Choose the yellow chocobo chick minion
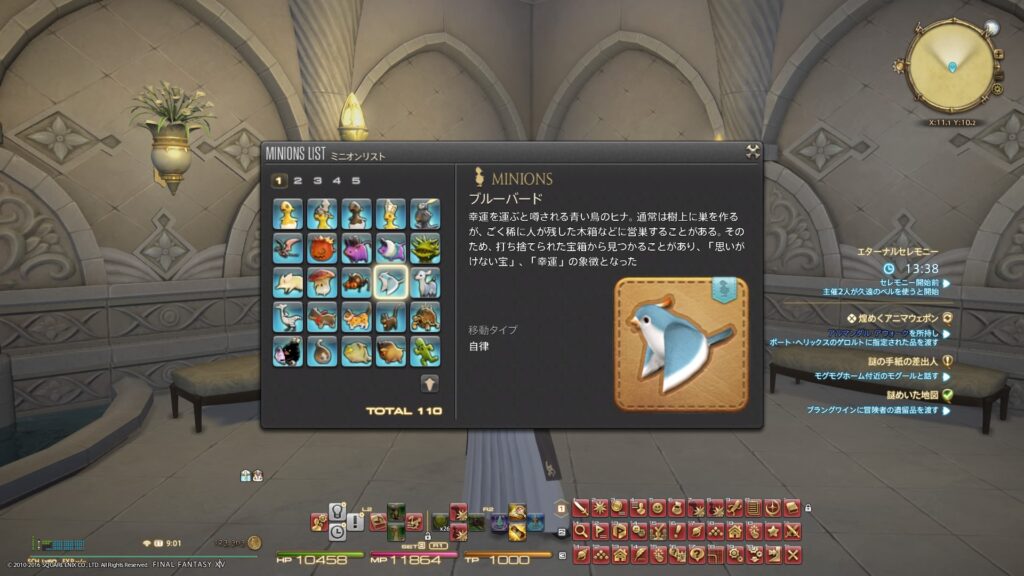The width and height of the screenshot is (1024, 576). pyautogui.click(x=288, y=213)
